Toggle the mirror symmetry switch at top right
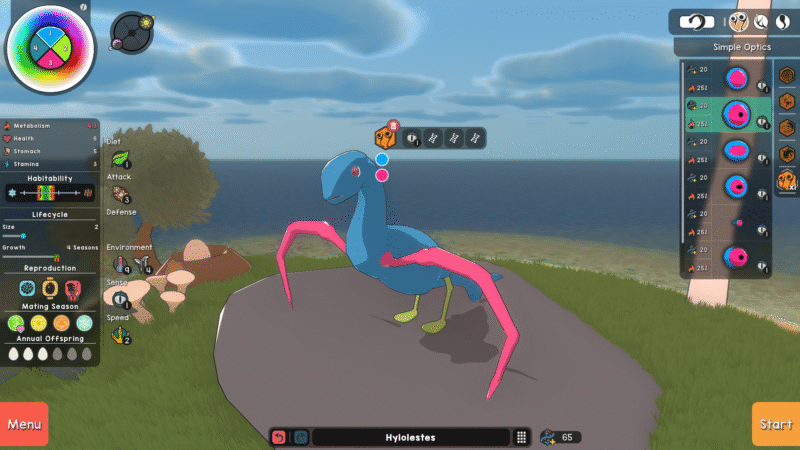The height and width of the screenshot is (450, 800). (x=699, y=20)
